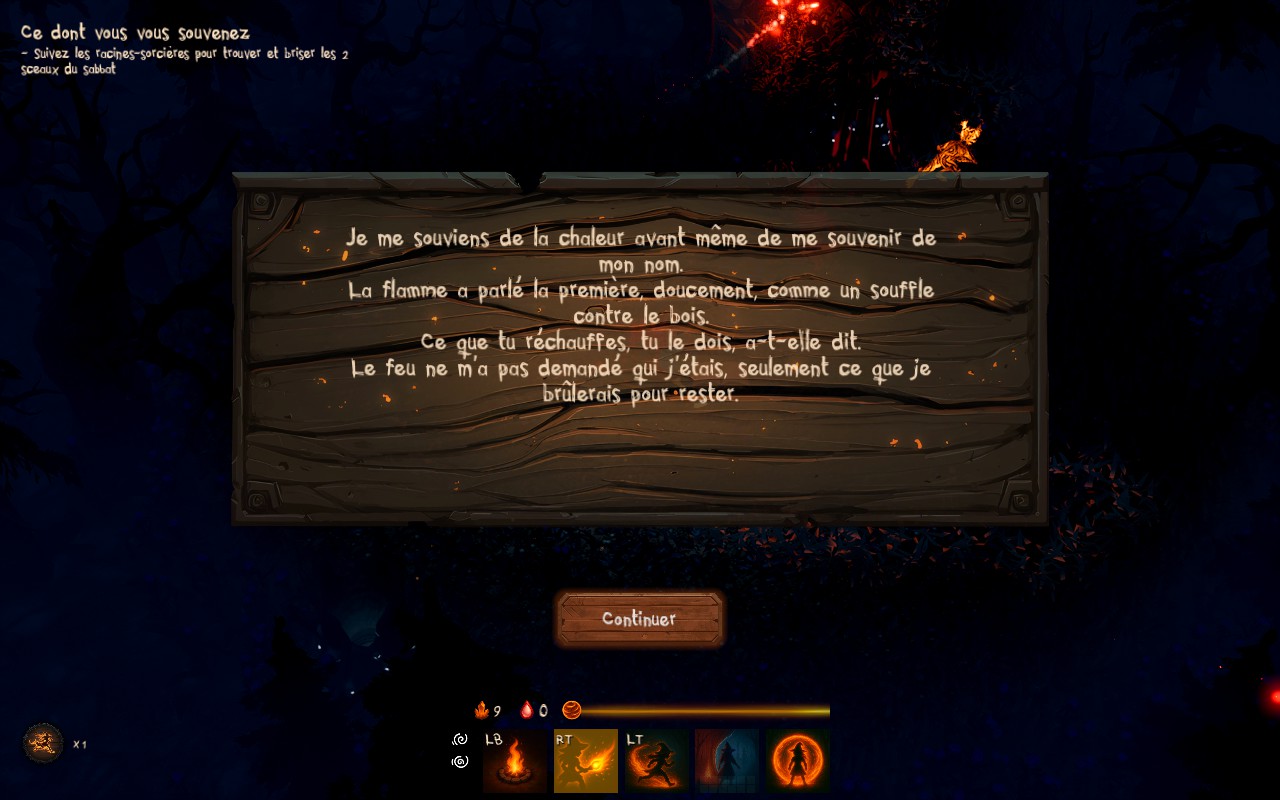The height and width of the screenshot is (800, 1280).
Task: Click the Continuer button
Action: (x=639, y=619)
